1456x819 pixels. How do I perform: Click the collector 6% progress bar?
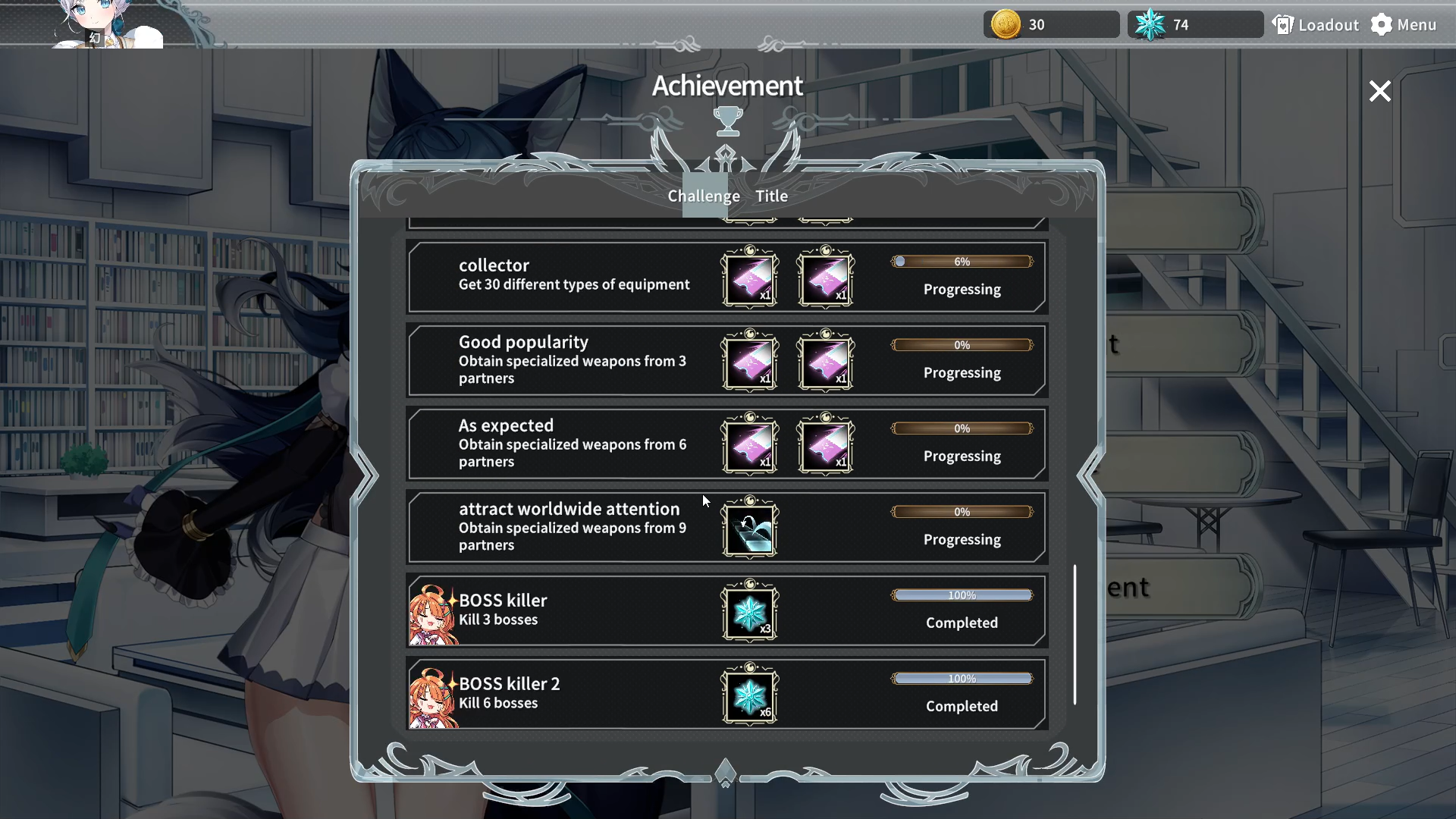[962, 262]
